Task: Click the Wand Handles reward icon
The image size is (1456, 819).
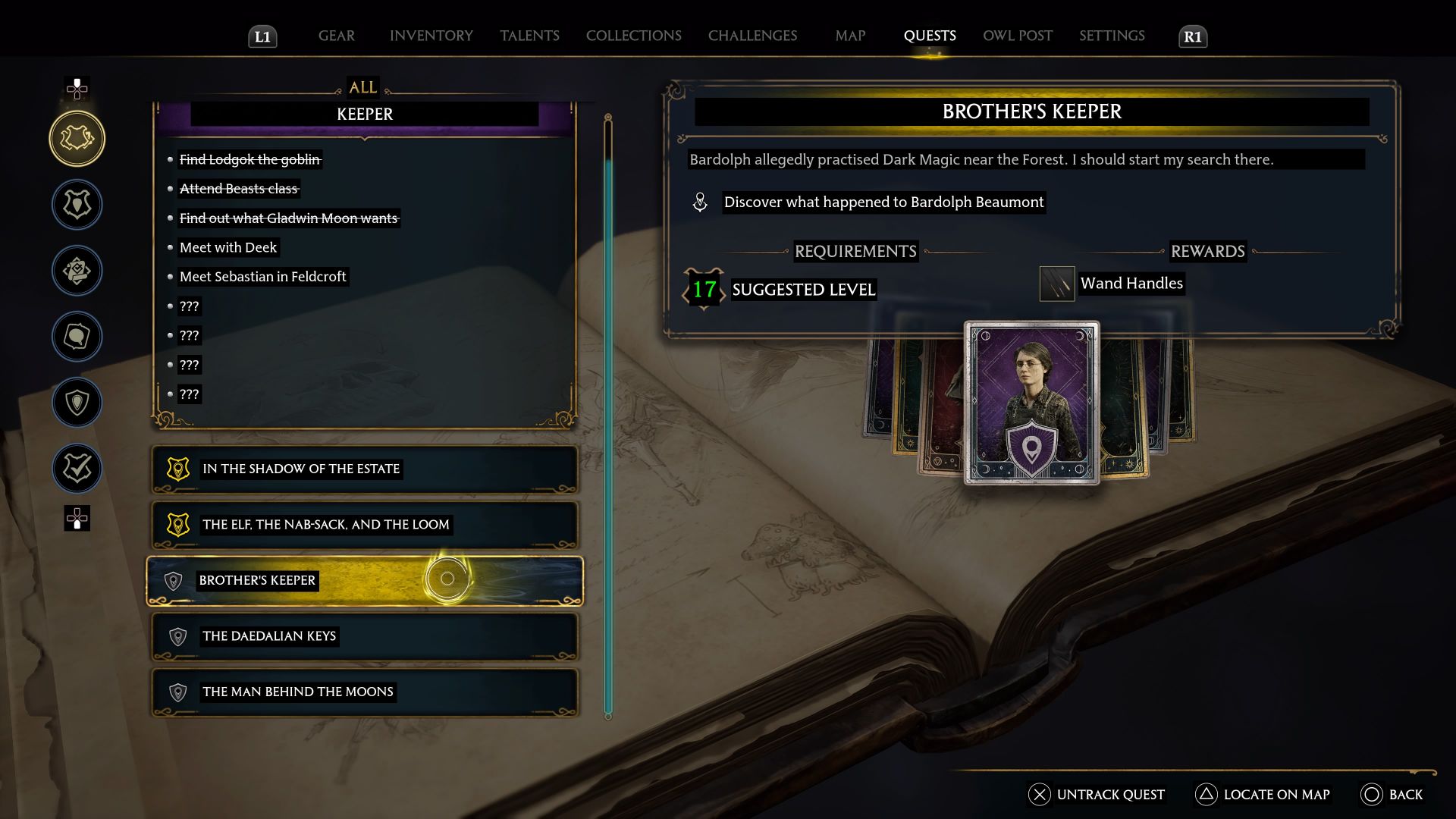Action: pyautogui.click(x=1057, y=283)
